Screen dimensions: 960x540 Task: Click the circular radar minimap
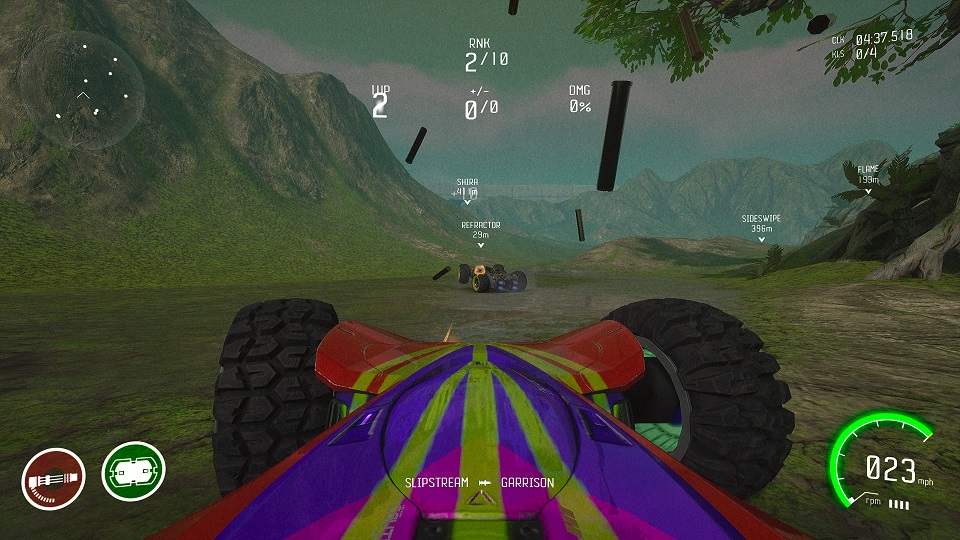(x=84, y=91)
